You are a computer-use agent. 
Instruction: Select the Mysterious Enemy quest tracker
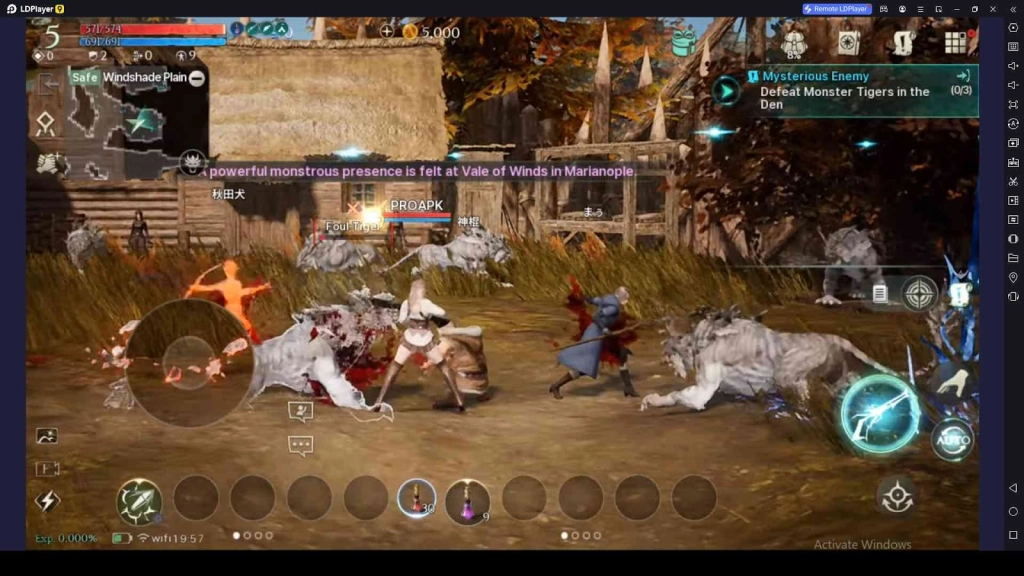845,91
